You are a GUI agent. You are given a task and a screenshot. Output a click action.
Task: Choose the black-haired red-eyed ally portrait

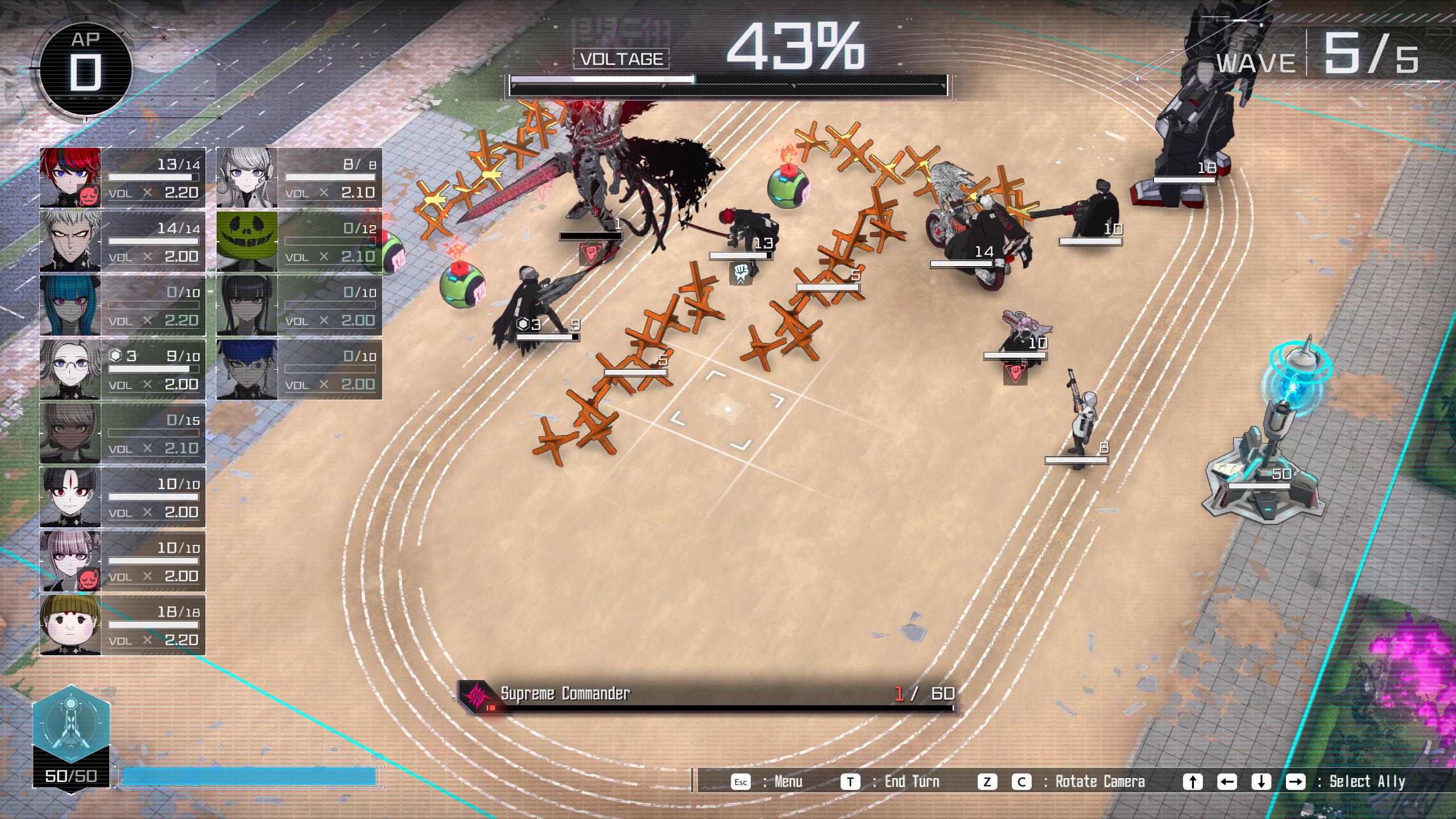coord(71,497)
